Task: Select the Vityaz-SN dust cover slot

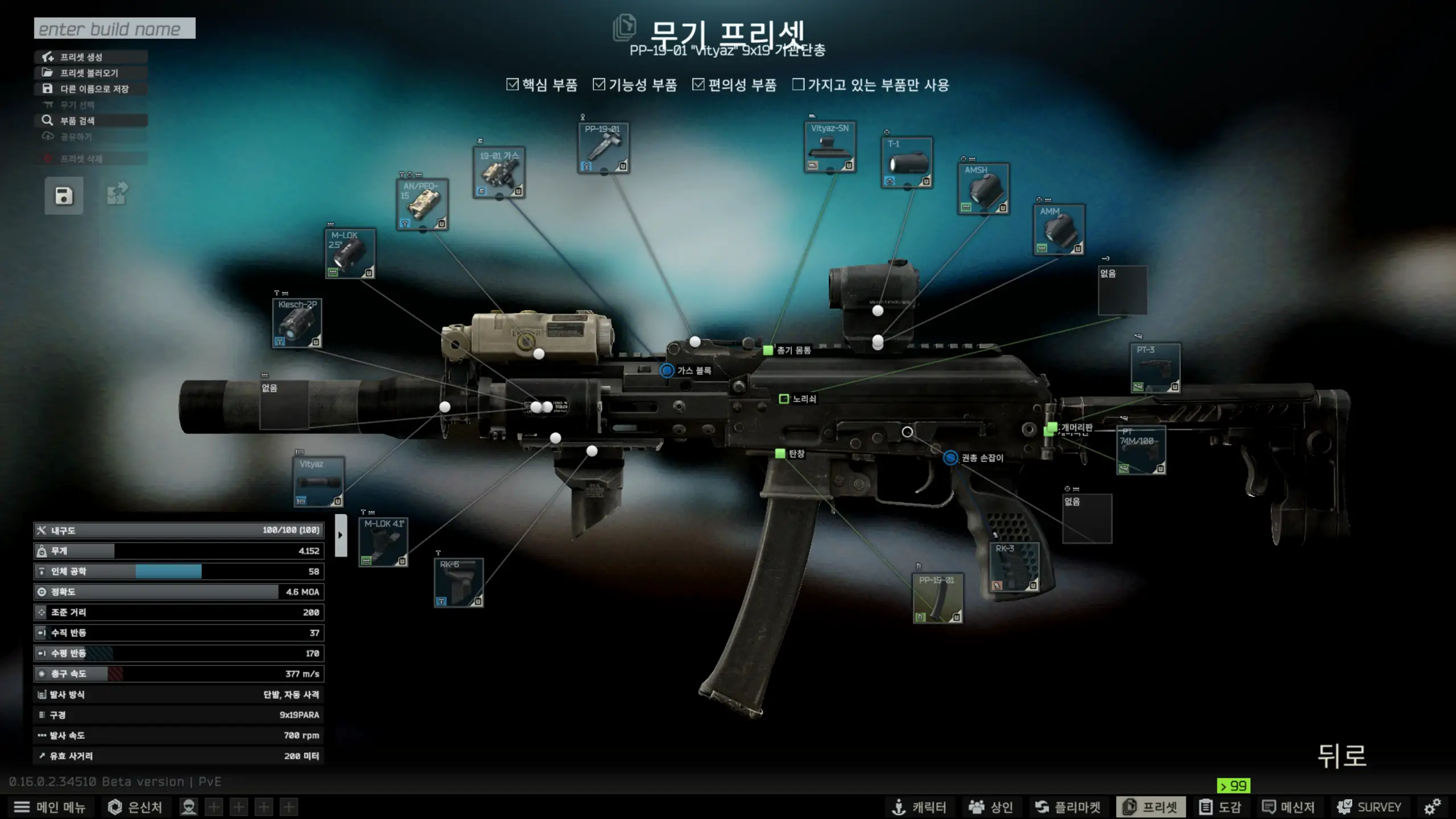Action: (830, 147)
